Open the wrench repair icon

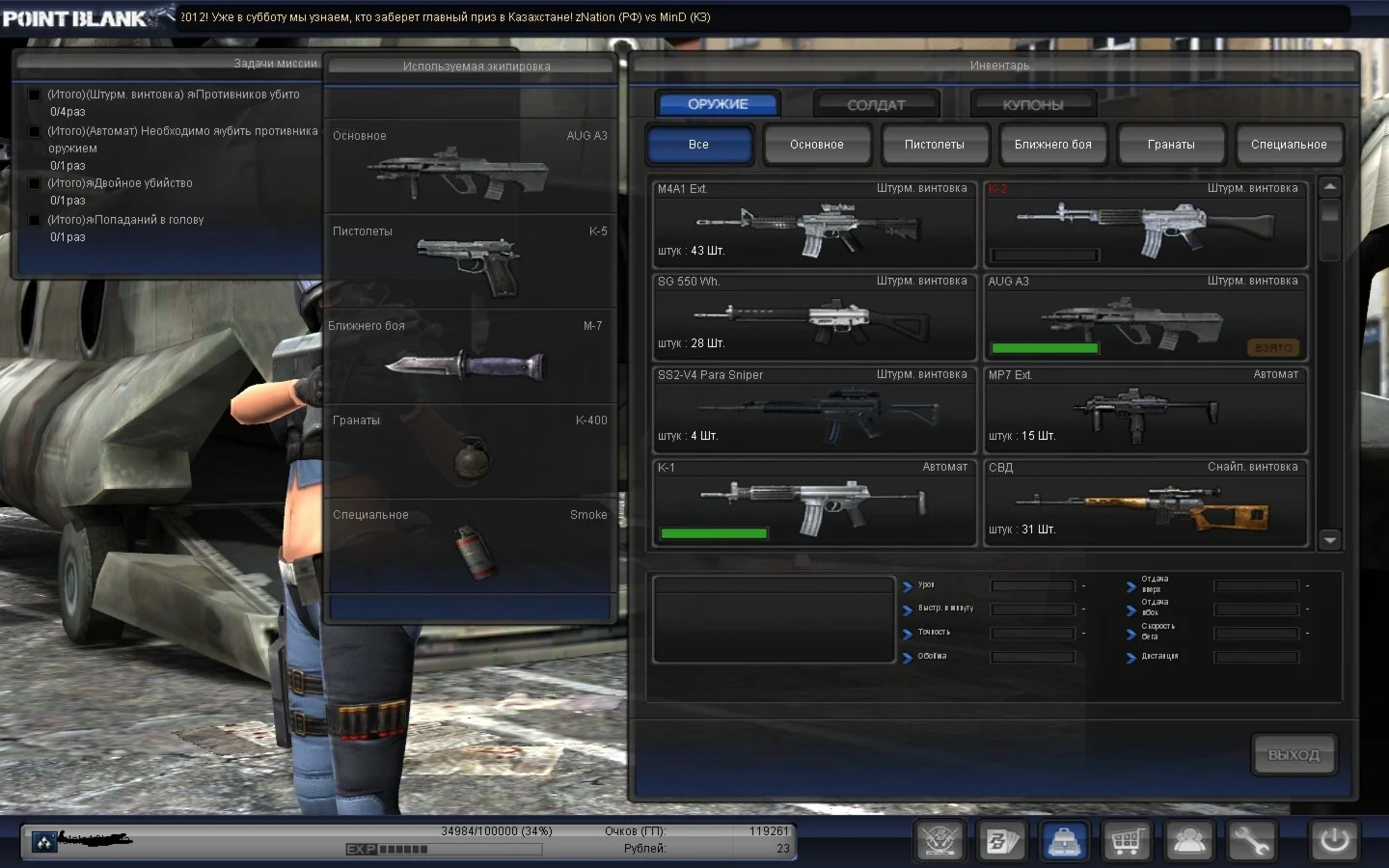[1252, 840]
